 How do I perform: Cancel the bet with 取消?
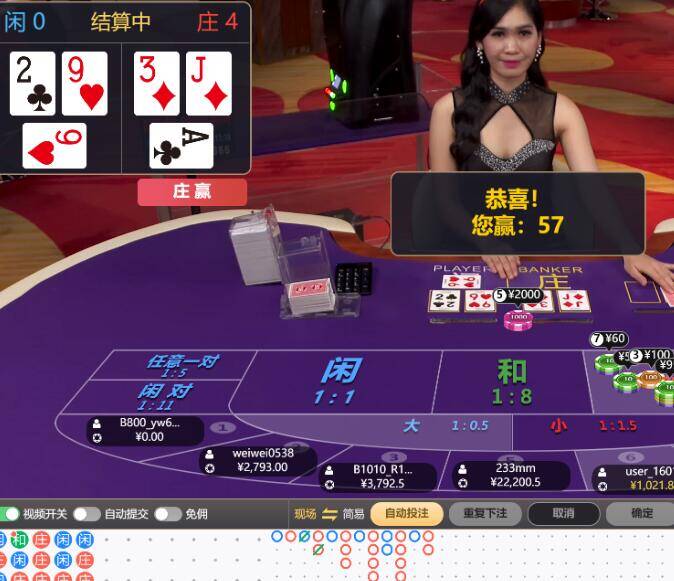coord(564,514)
